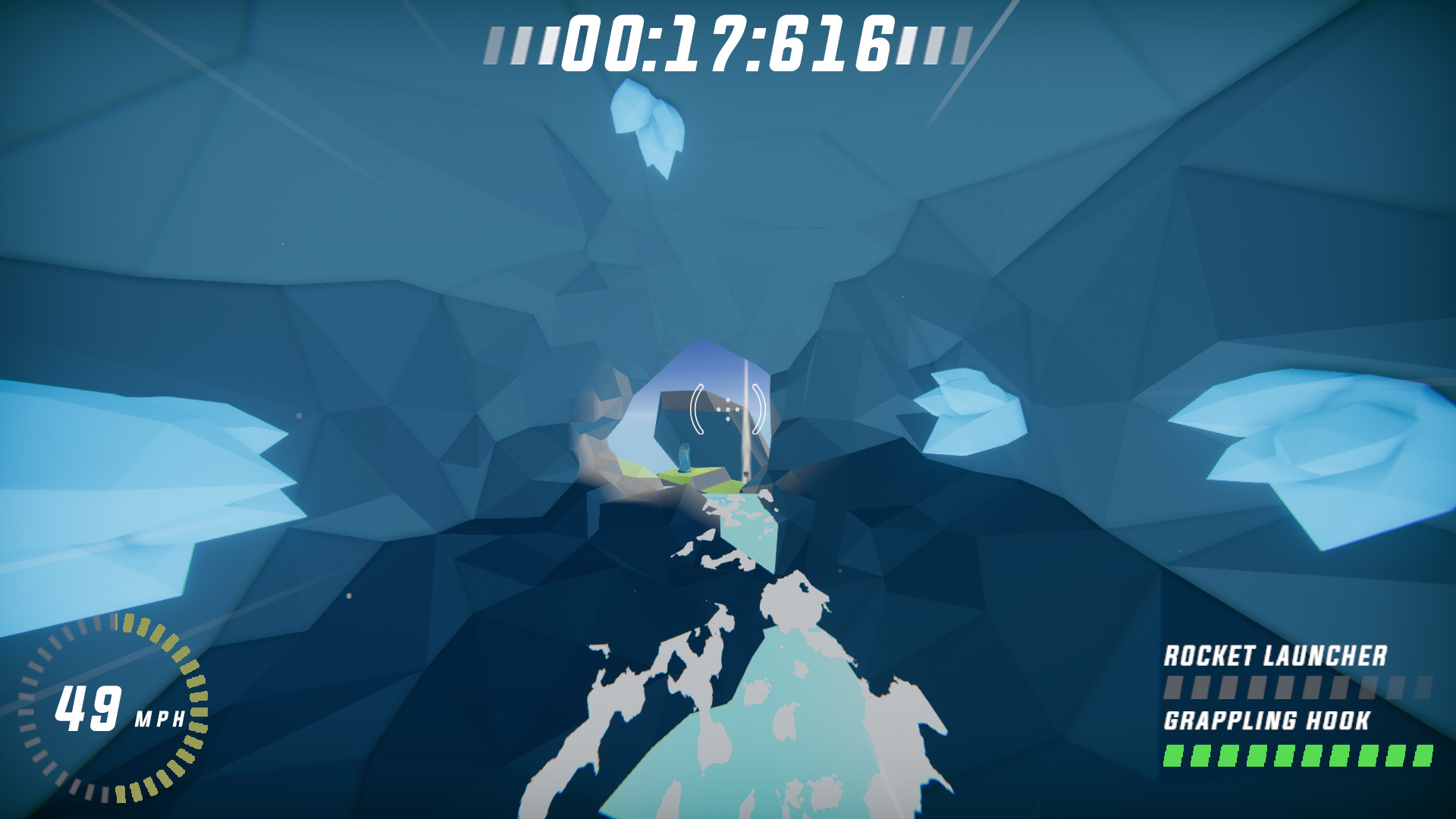Click the beam of light beside the platform

point(747,425)
